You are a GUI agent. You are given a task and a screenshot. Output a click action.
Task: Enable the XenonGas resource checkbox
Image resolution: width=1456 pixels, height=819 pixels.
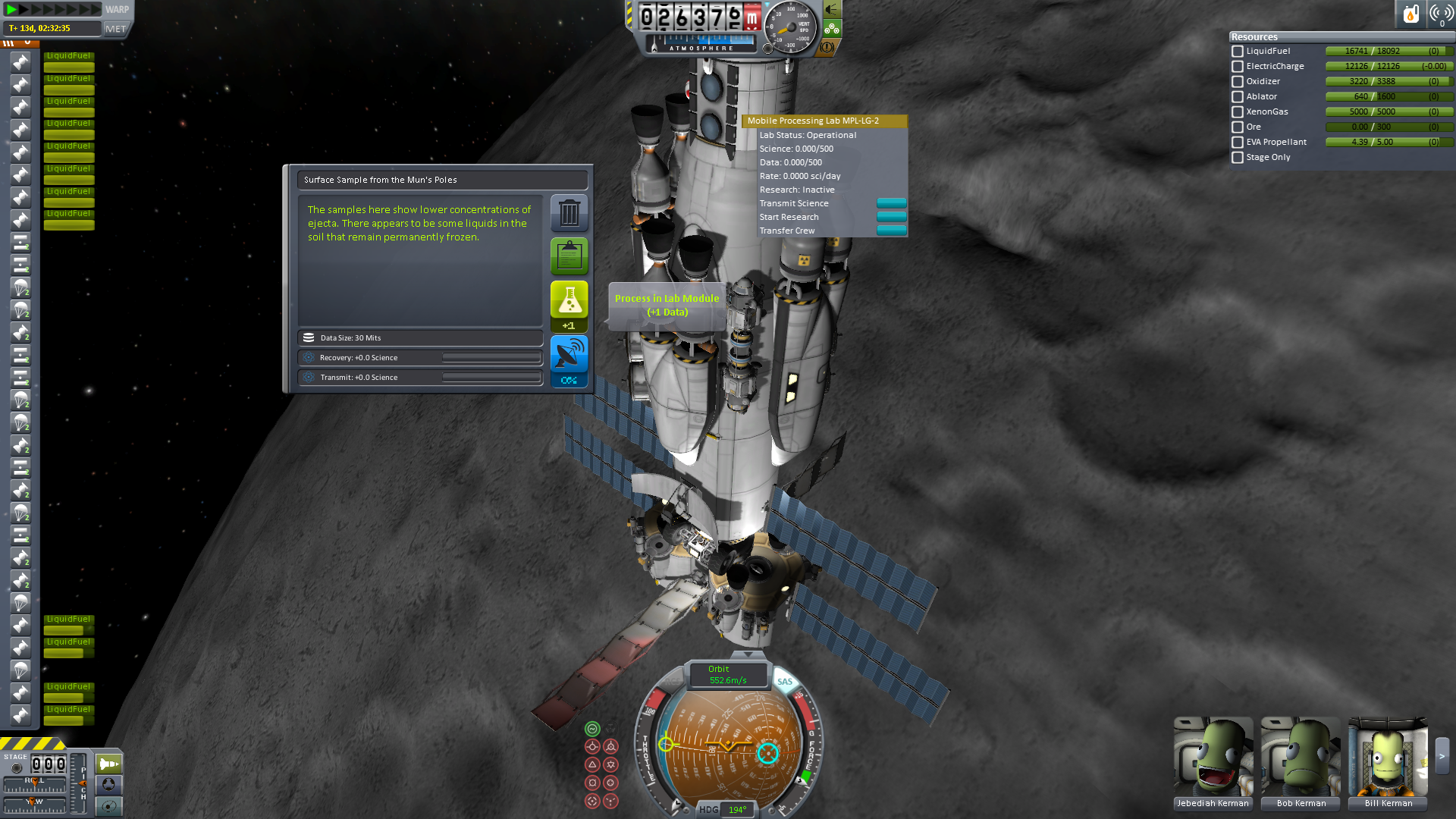pyautogui.click(x=1238, y=112)
